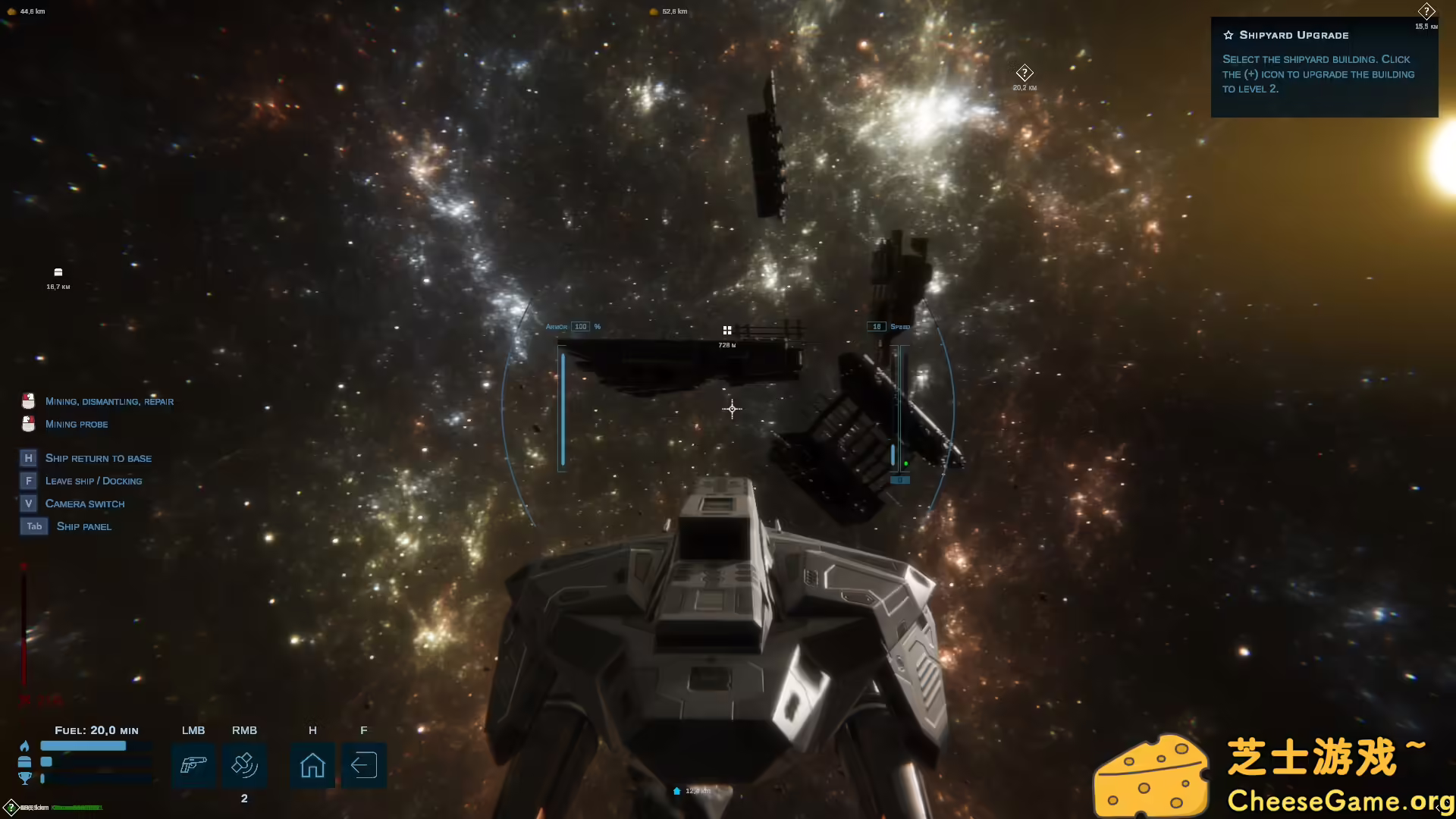Click the return to base home icon

[312, 764]
